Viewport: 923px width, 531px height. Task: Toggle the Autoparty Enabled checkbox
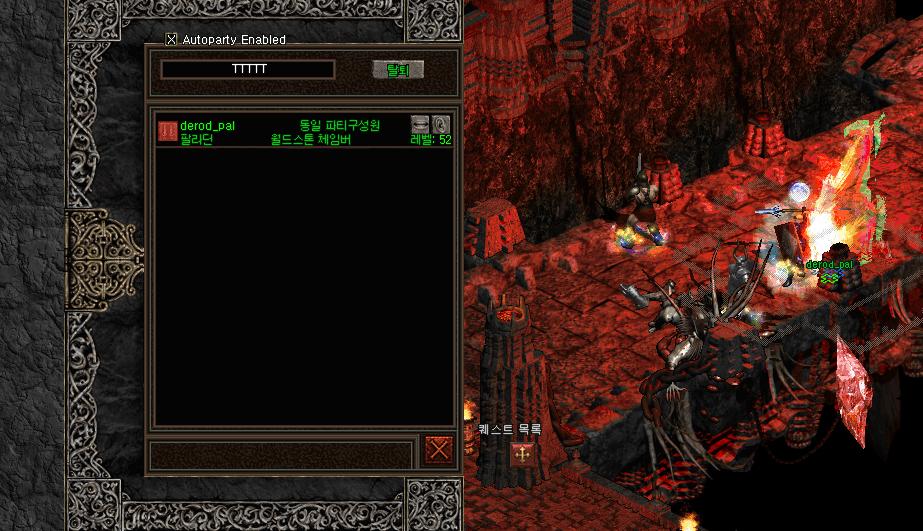[171, 40]
